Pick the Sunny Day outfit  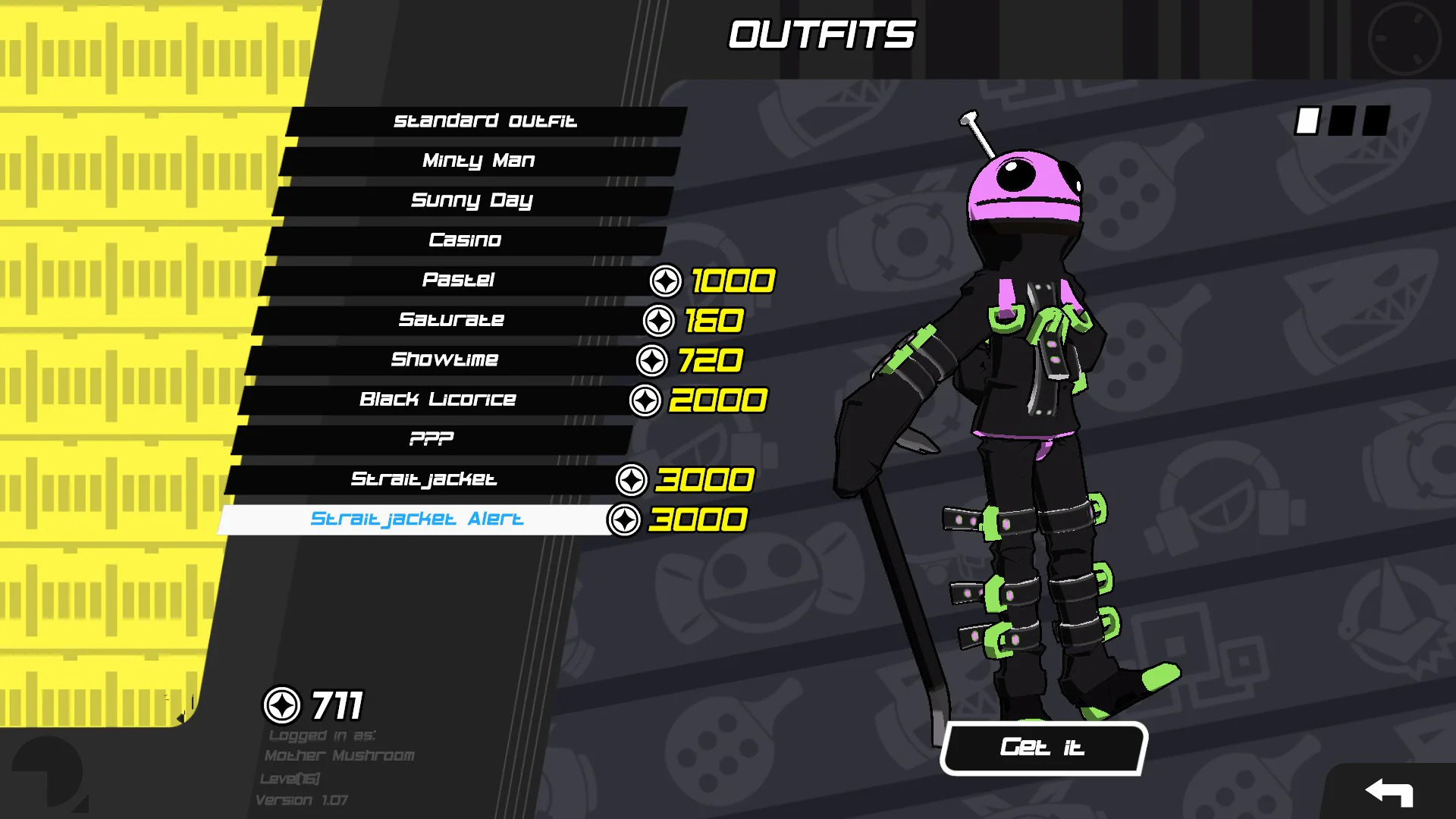(472, 201)
